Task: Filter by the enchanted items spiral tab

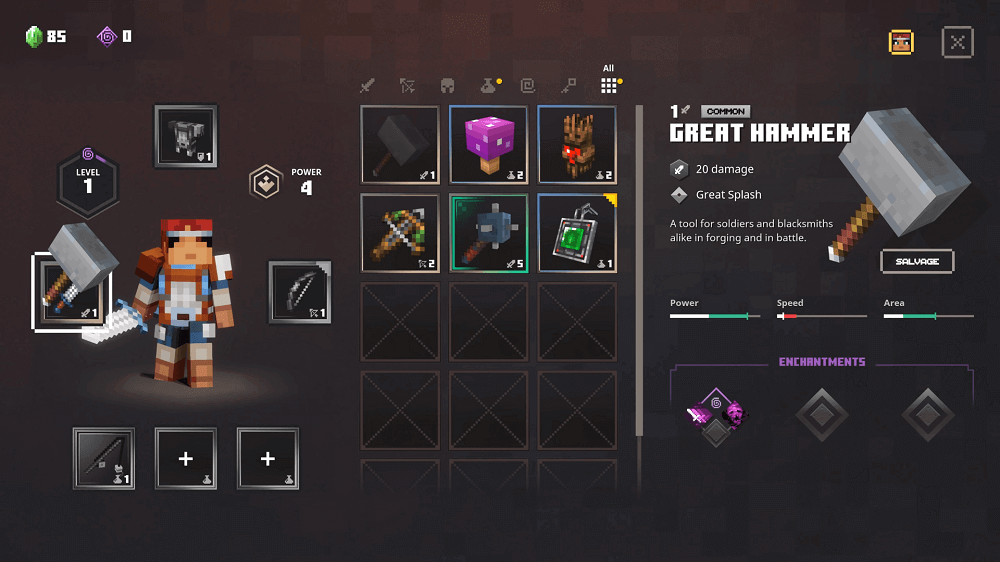Action: 528,86
